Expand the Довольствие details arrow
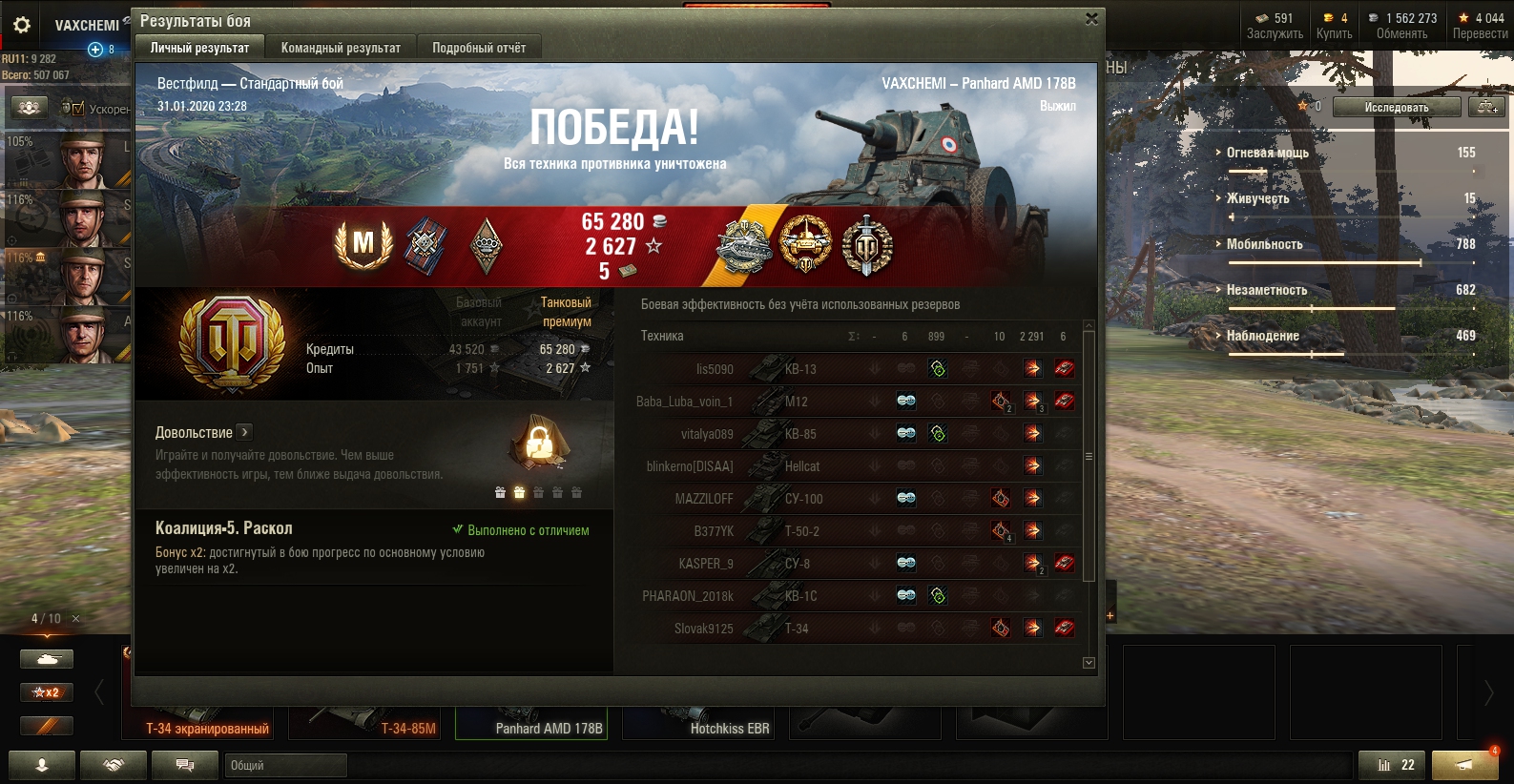 click(x=244, y=432)
